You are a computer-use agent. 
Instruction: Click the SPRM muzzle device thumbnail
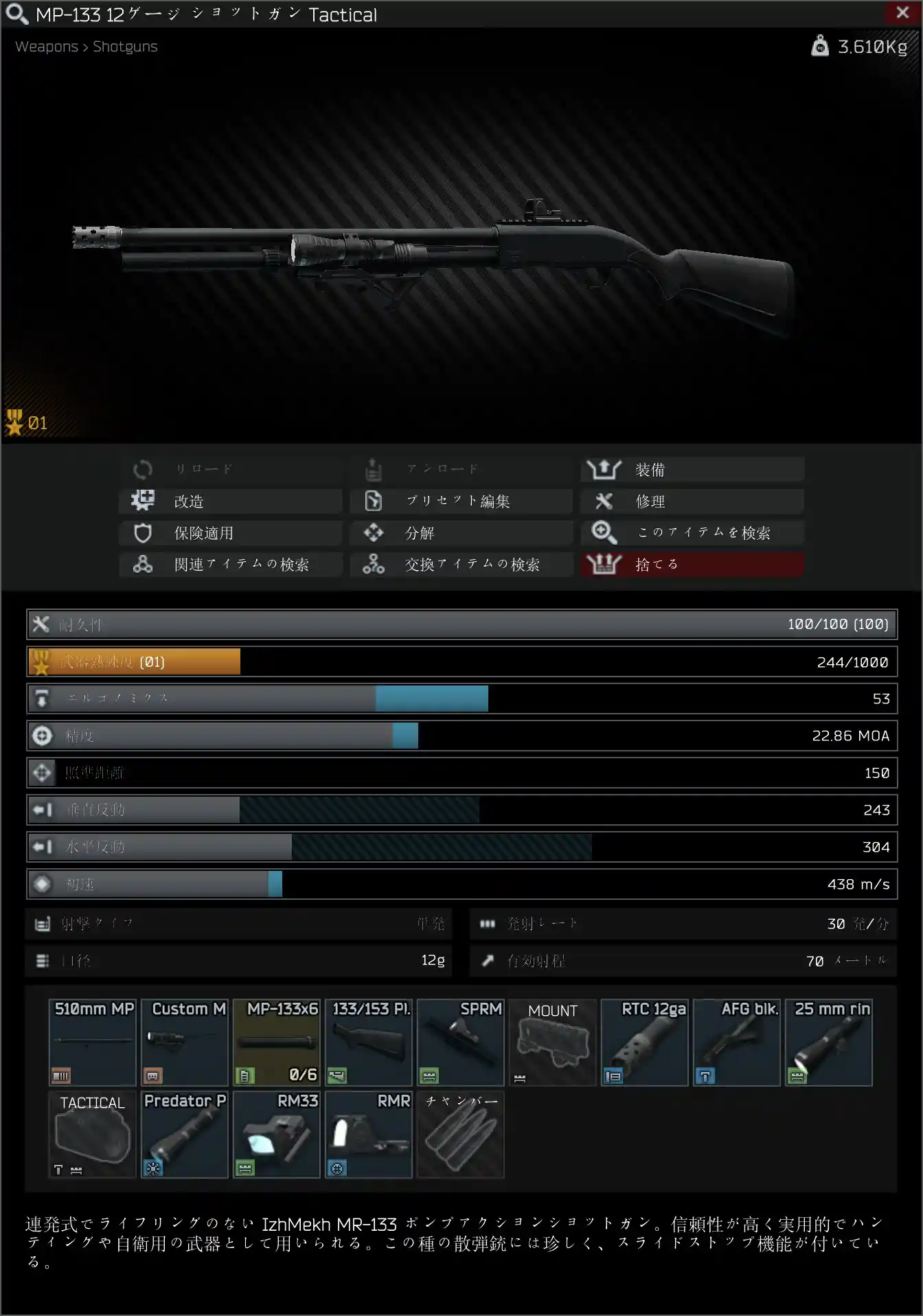459,1043
